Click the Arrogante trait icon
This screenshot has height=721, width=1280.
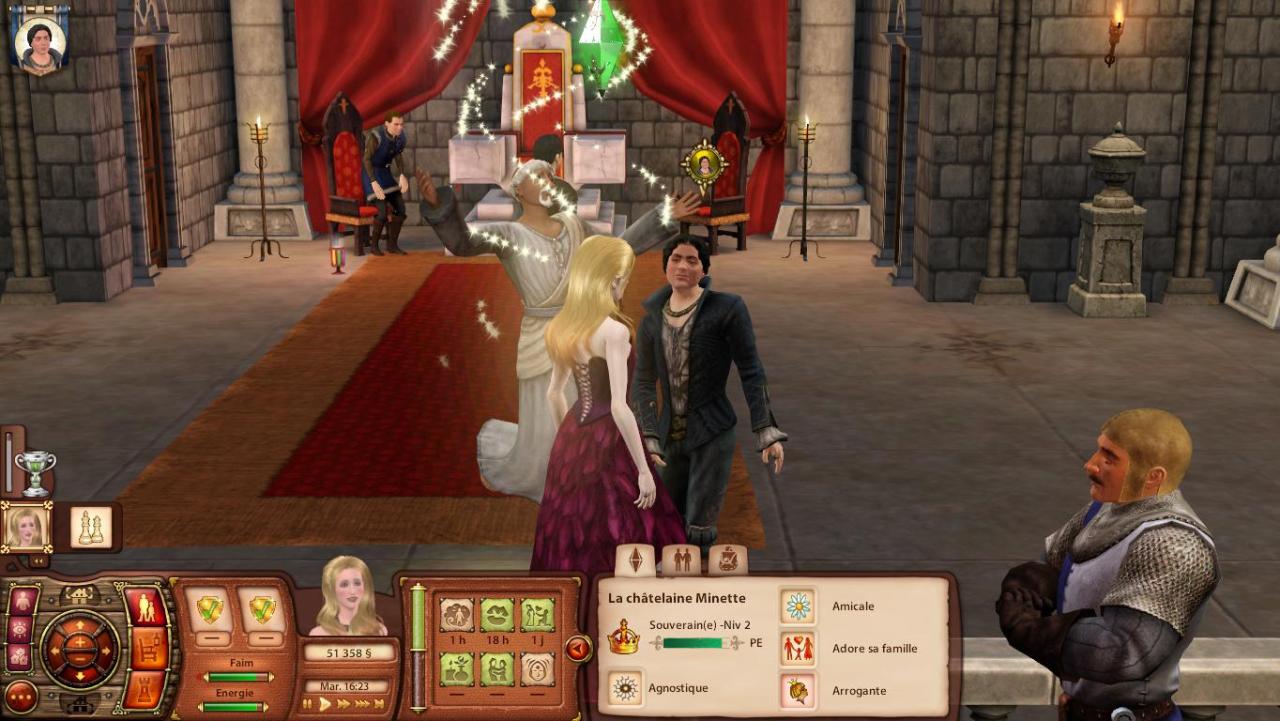[x=797, y=690]
